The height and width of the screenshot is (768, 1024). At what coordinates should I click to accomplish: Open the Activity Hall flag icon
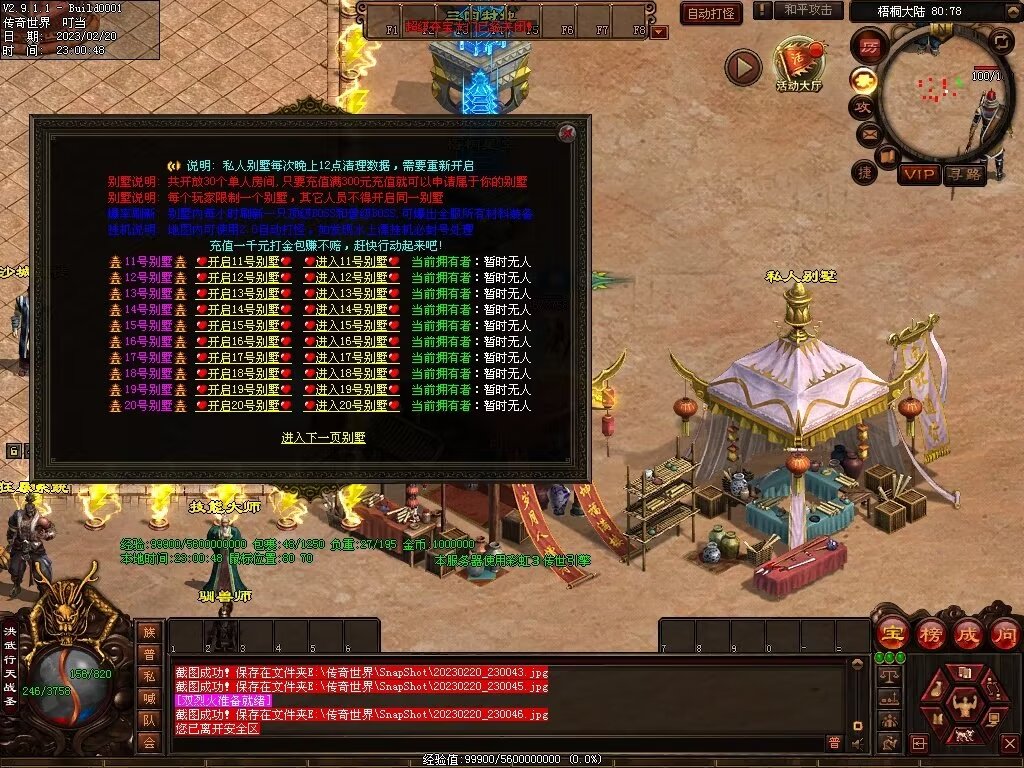(x=798, y=64)
